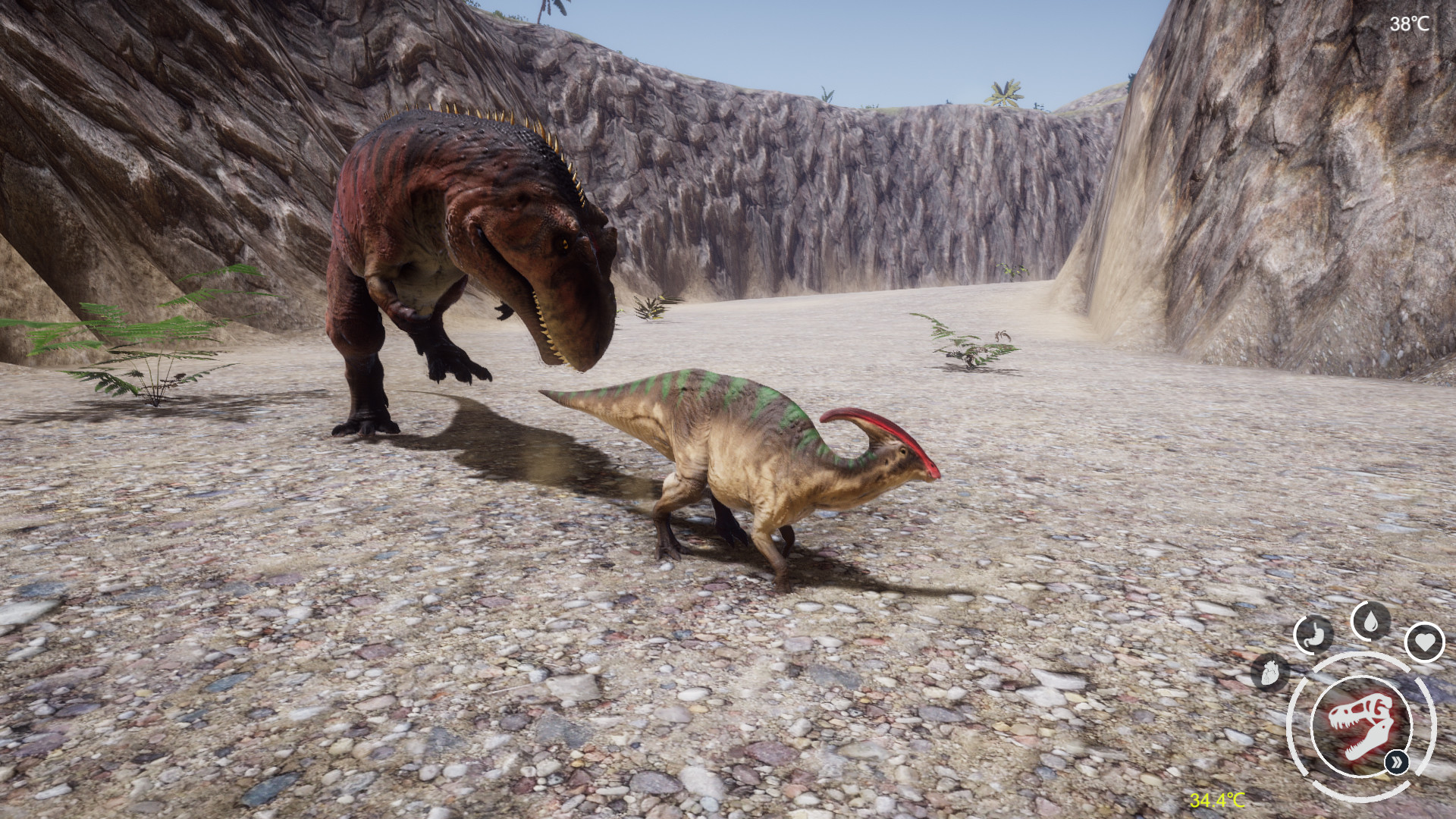Select the water drop thirst icon
Screen dimensions: 1456x819
click(1370, 622)
